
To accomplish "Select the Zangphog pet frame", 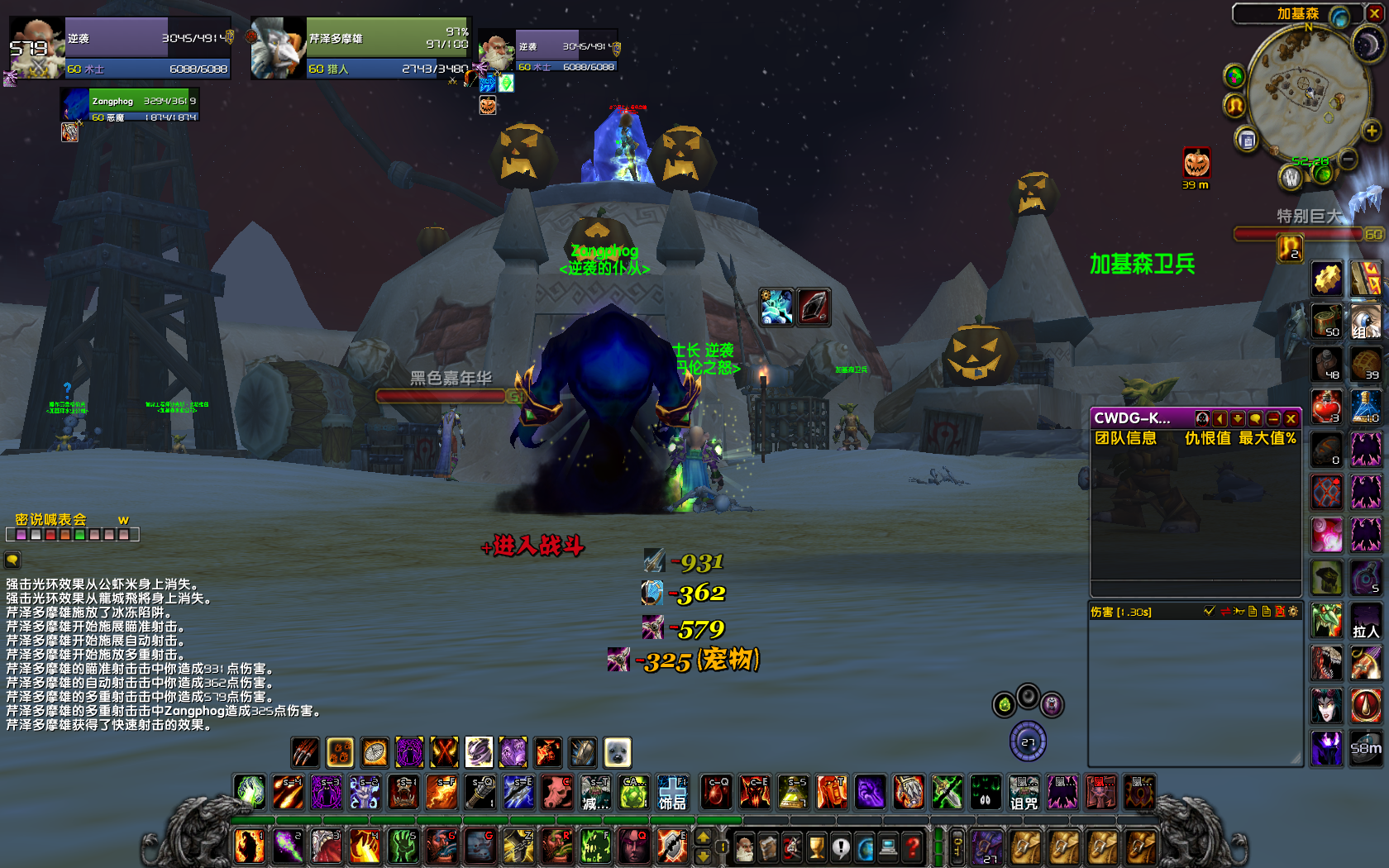I will coord(131,105).
